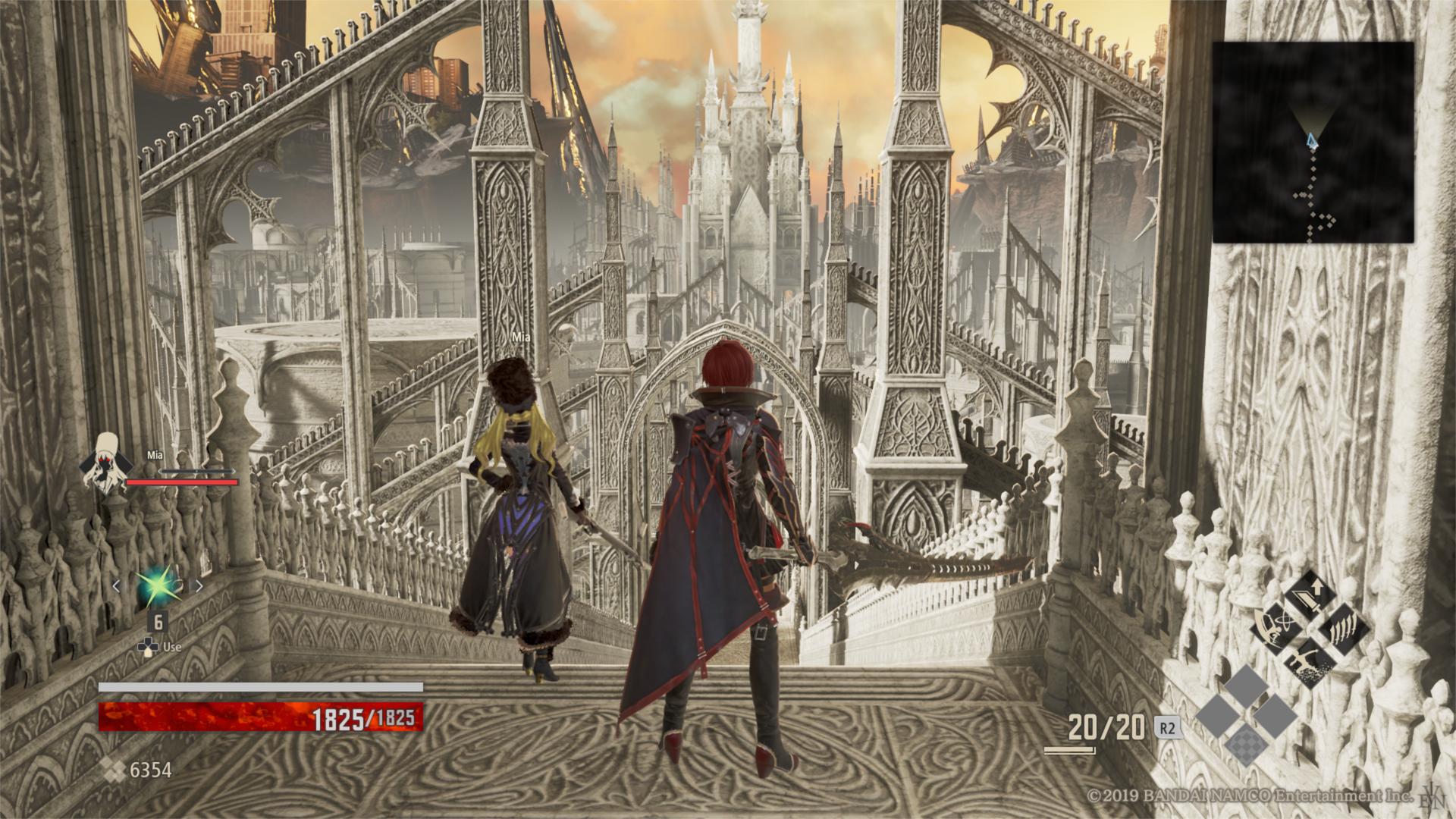
Task: Use the green glowing star item
Action: point(158,585)
